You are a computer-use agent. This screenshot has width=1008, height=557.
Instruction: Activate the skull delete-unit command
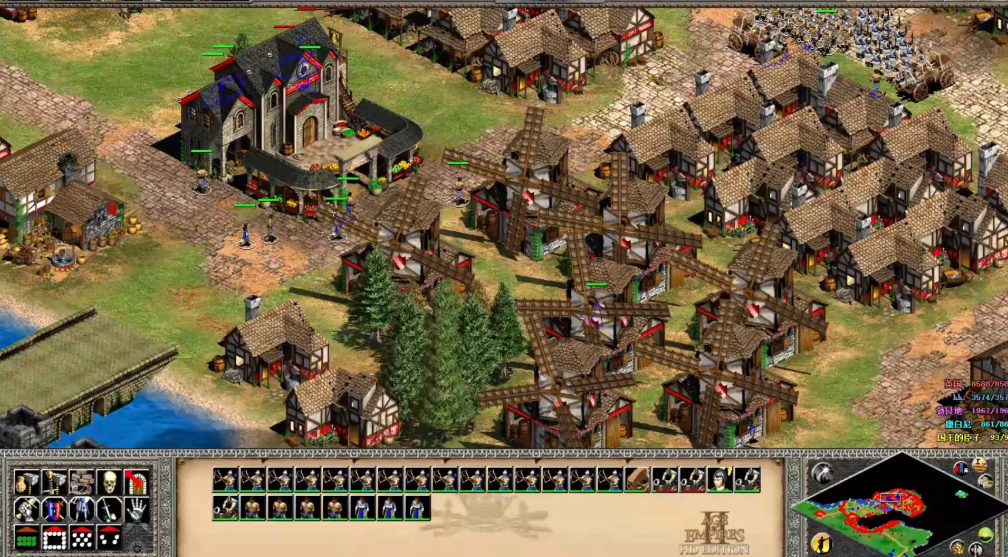tap(108, 483)
